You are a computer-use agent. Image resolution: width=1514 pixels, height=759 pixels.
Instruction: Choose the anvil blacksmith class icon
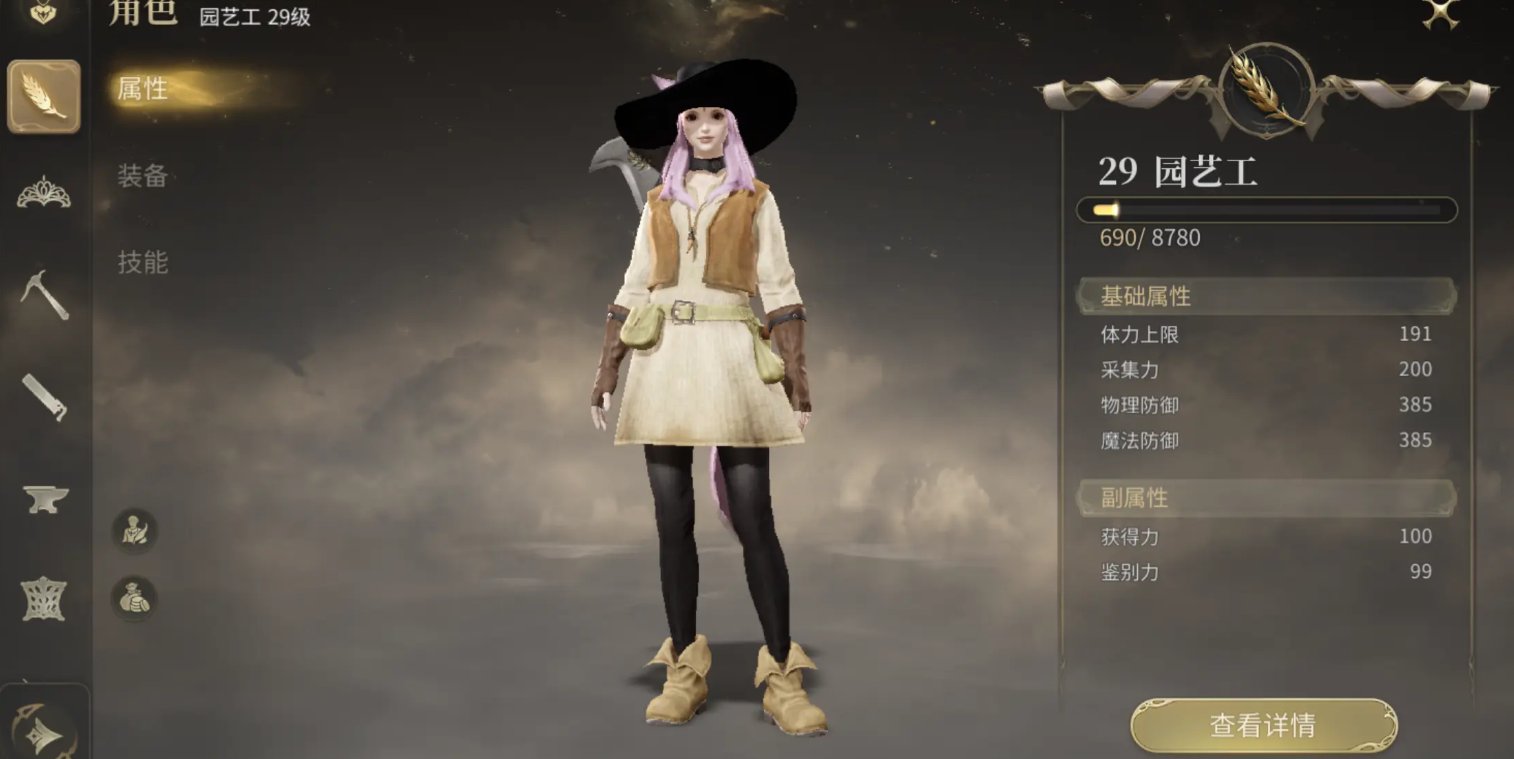click(44, 498)
